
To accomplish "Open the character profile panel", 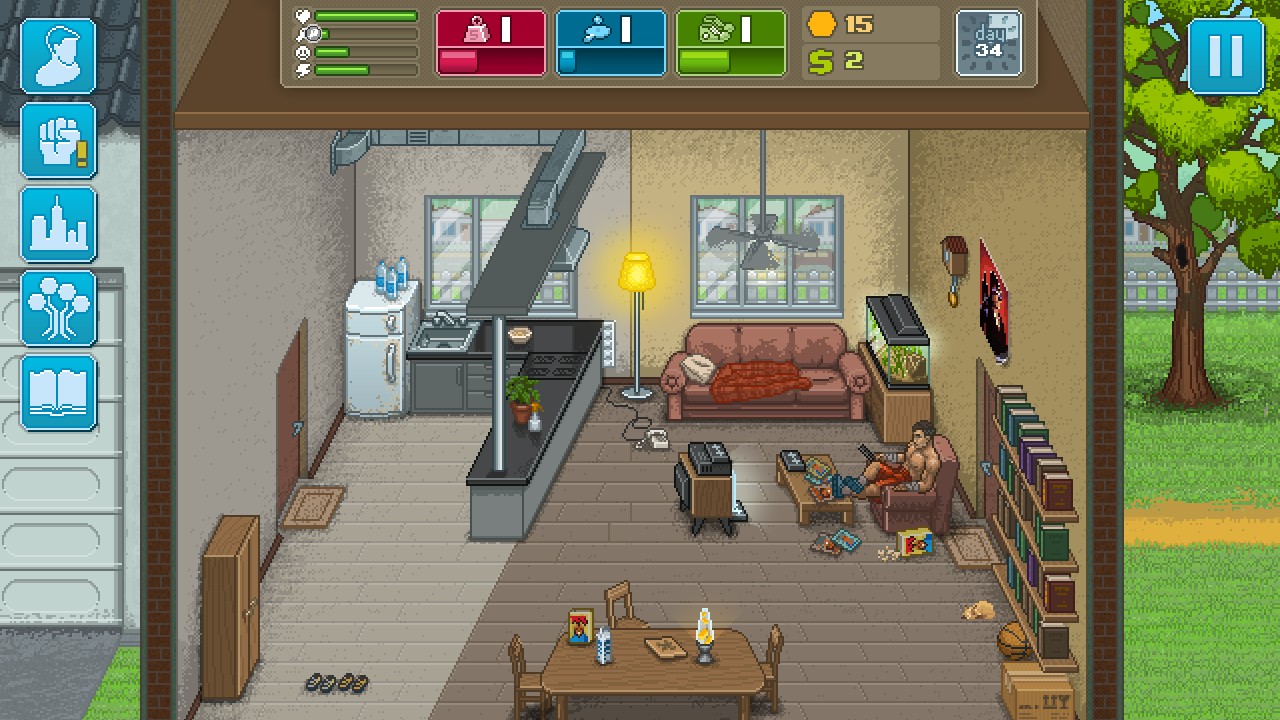I will [58, 56].
